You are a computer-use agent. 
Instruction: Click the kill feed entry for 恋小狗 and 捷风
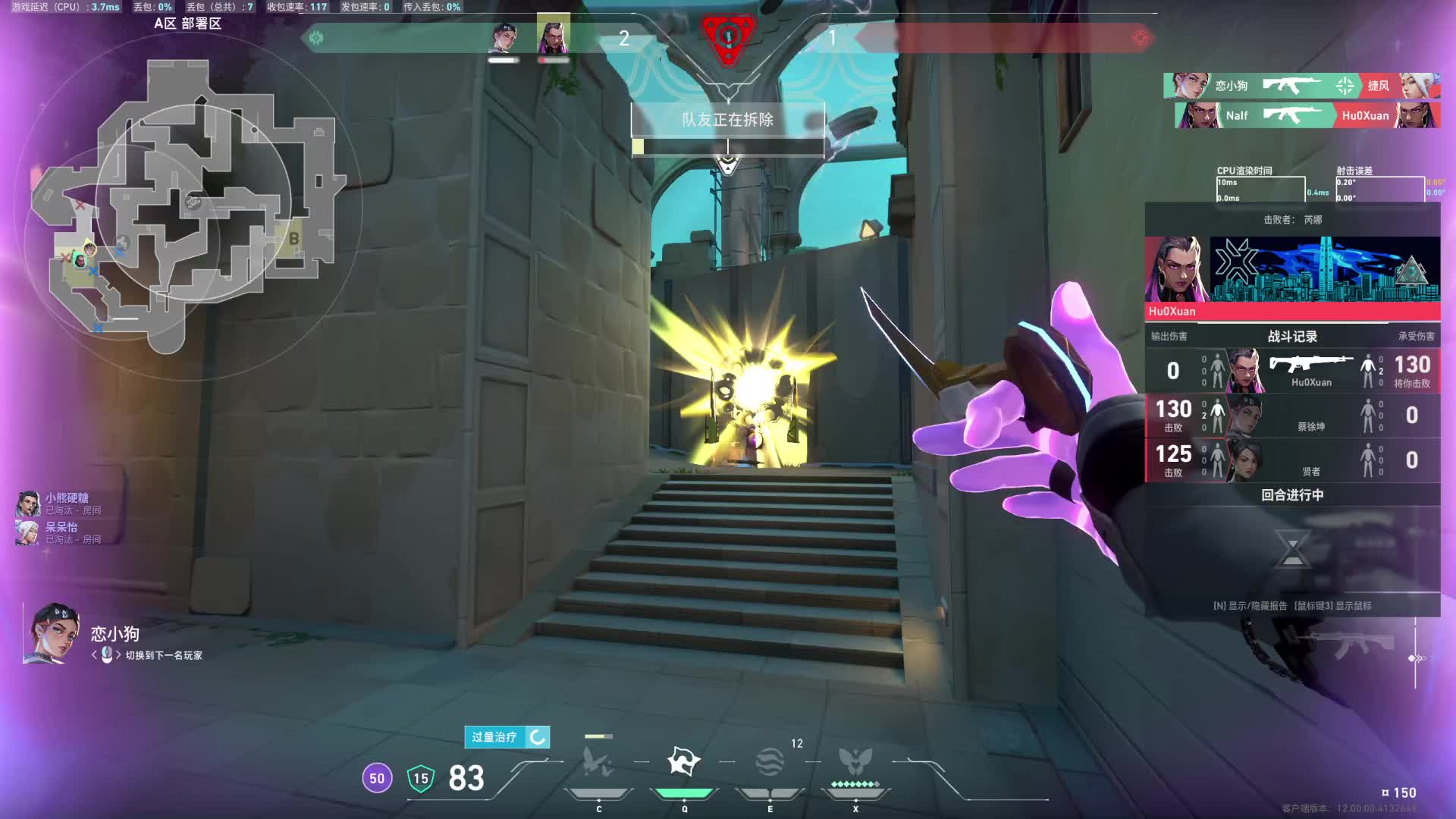[1301, 86]
